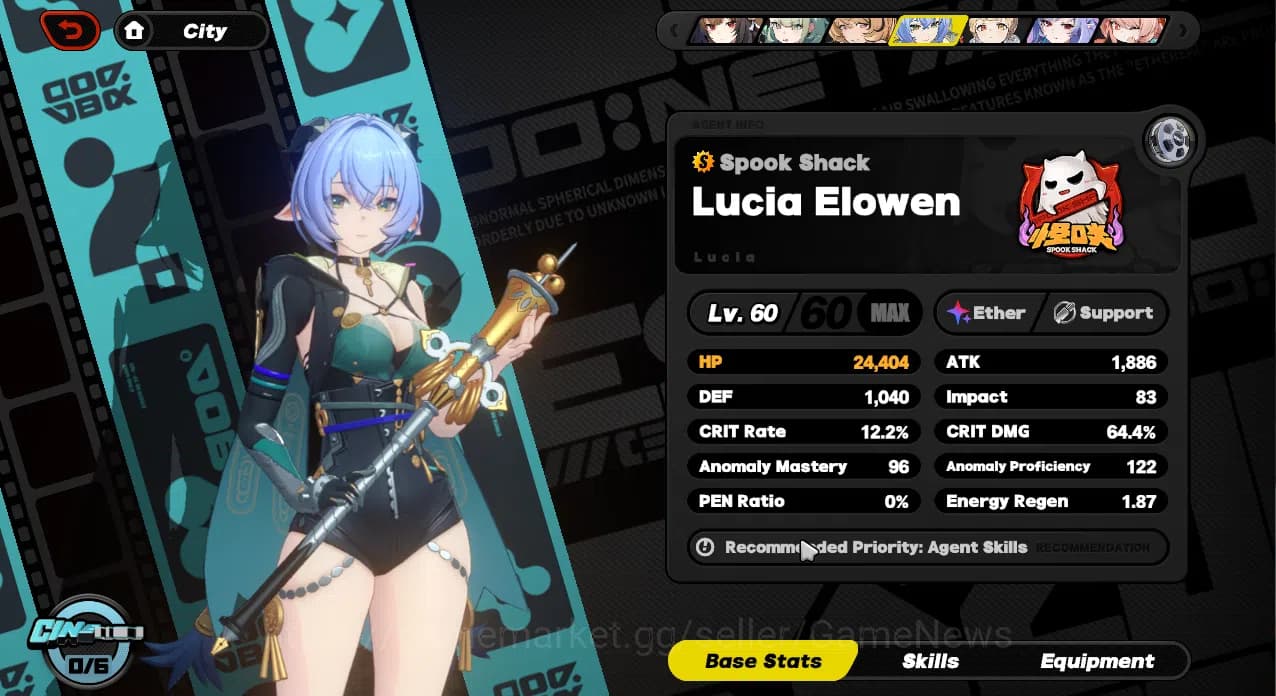Screen dimensions: 1276x696
Task: Click the left arrow of agent list
Action: pos(675,31)
